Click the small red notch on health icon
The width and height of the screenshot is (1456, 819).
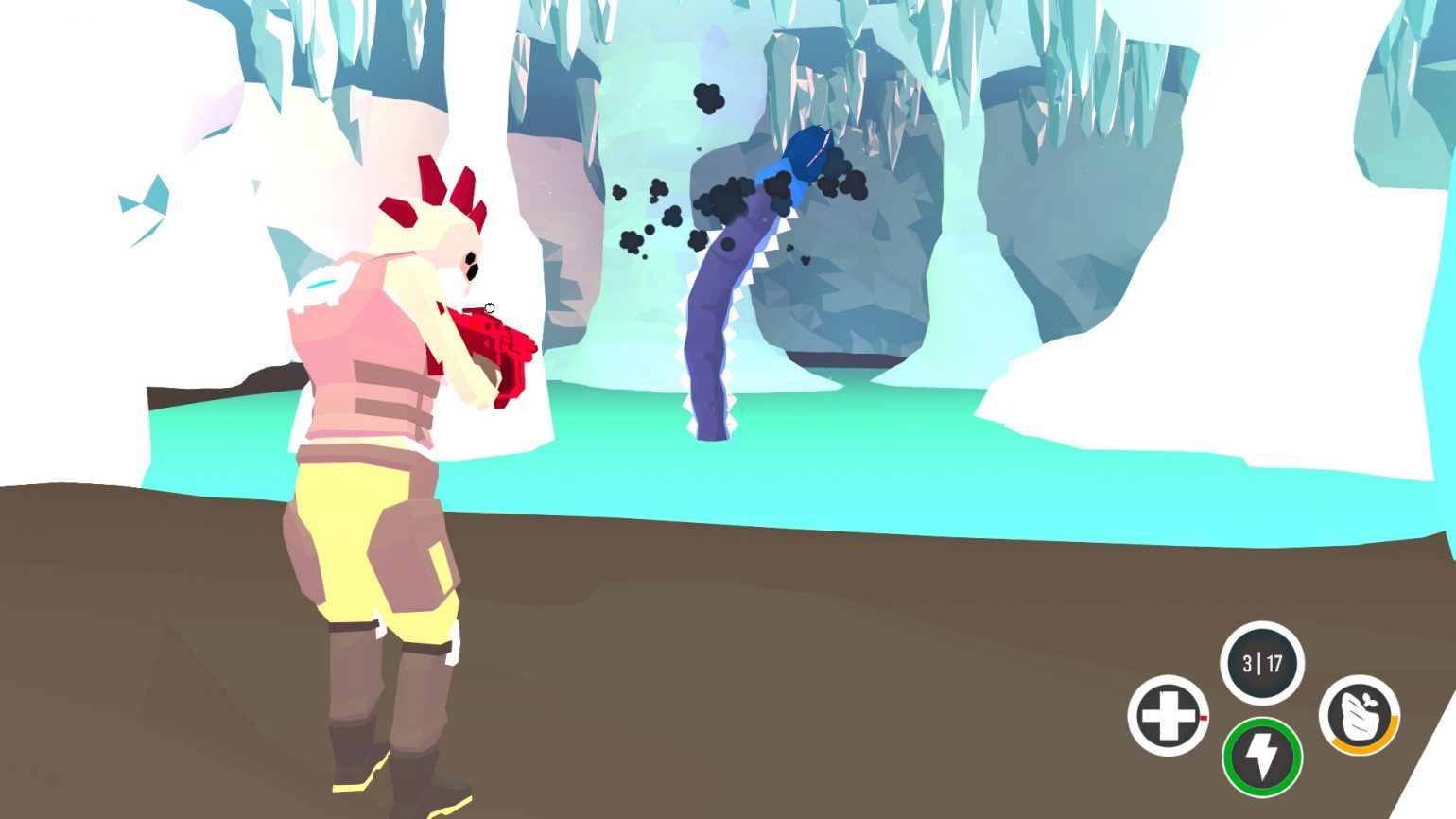1203,717
